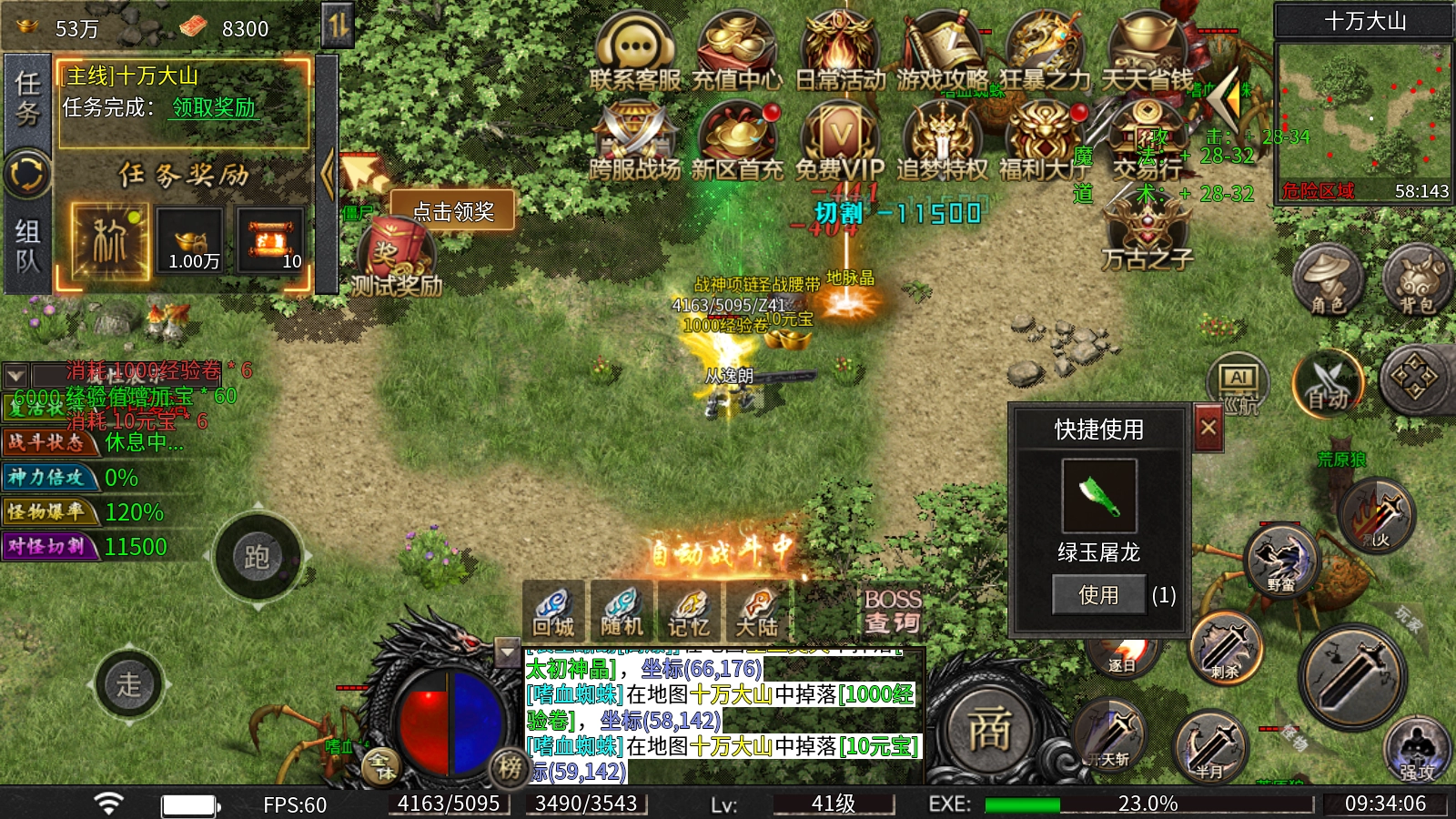The height and width of the screenshot is (819, 1456).
Task: Use the 绿玉屠龙 item with 使用 button
Action: pyautogui.click(x=1098, y=595)
